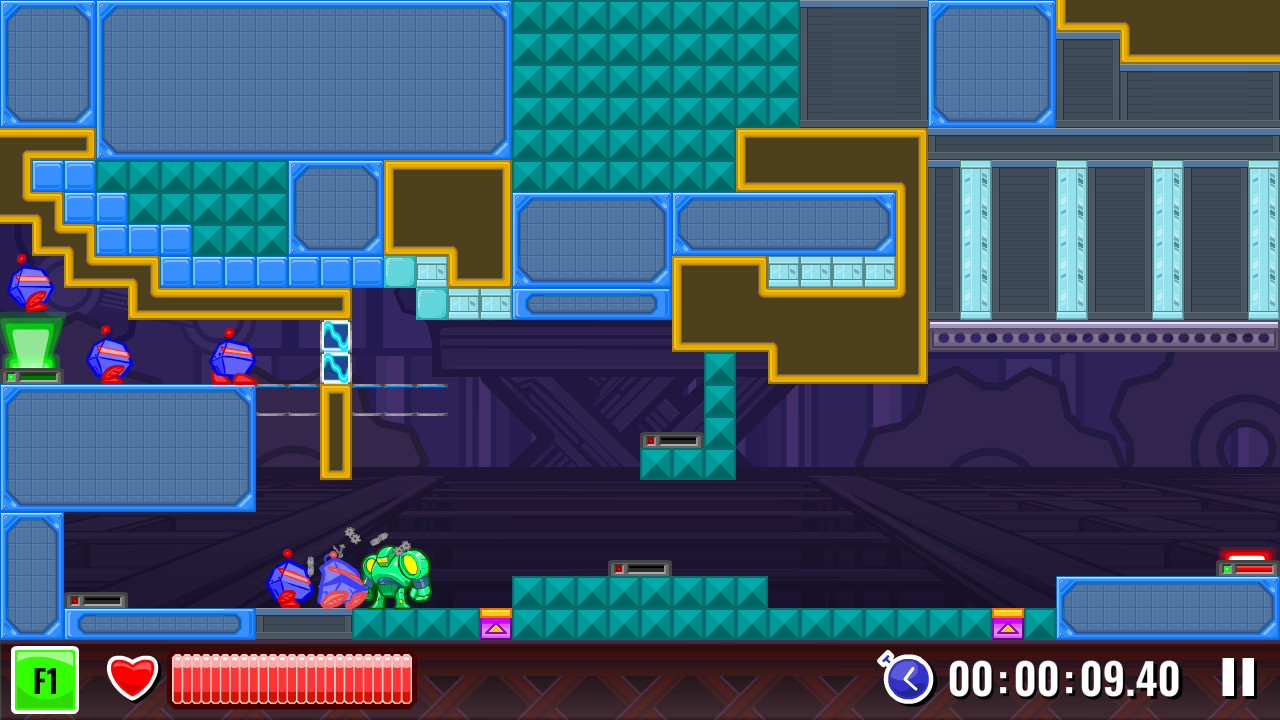Image resolution: width=1280 pixels, height=720 pixels.
Task: Click the green robot player character
Action: [x=398, y=580]
